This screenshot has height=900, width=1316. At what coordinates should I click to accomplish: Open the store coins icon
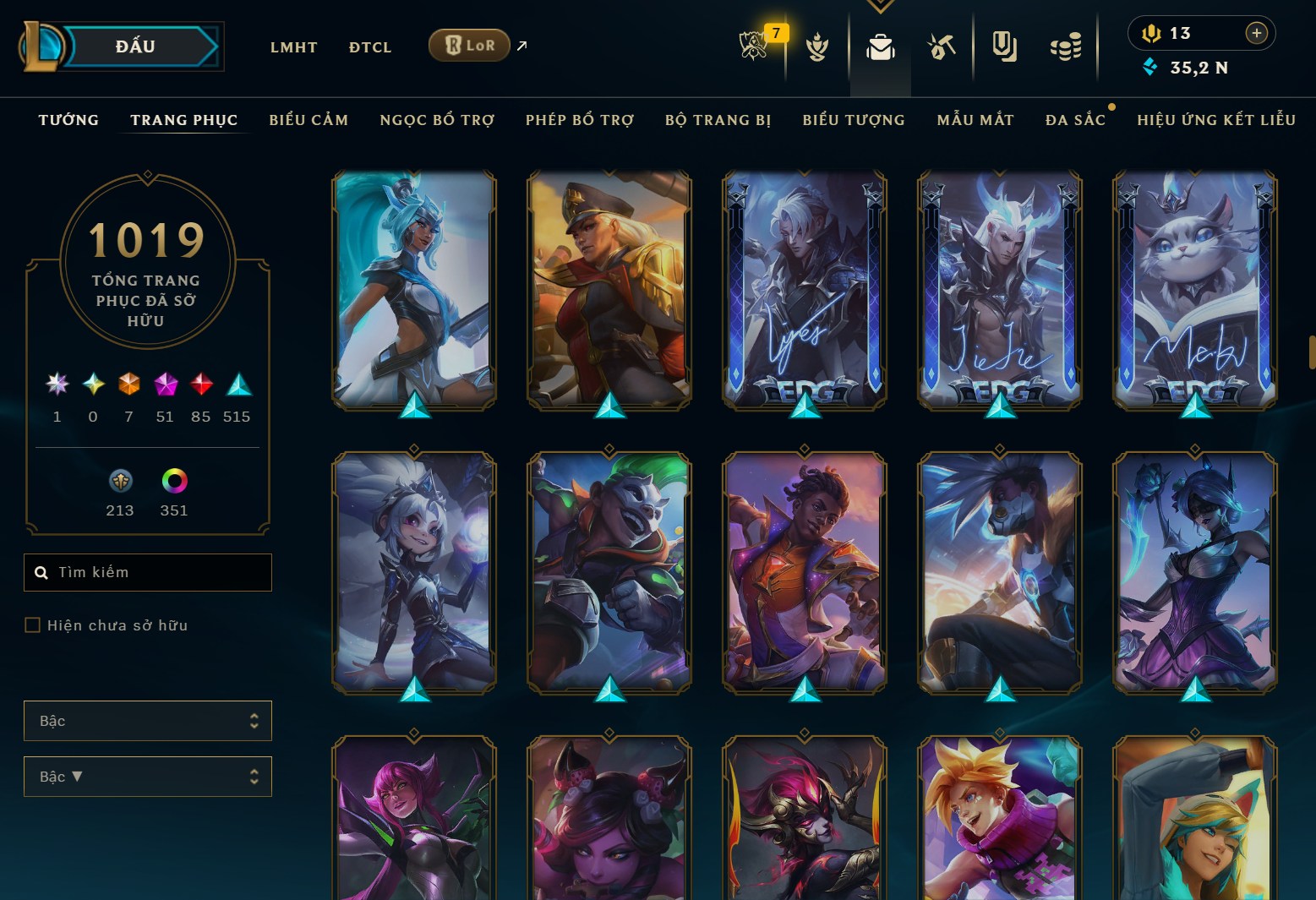(1065, 47)
